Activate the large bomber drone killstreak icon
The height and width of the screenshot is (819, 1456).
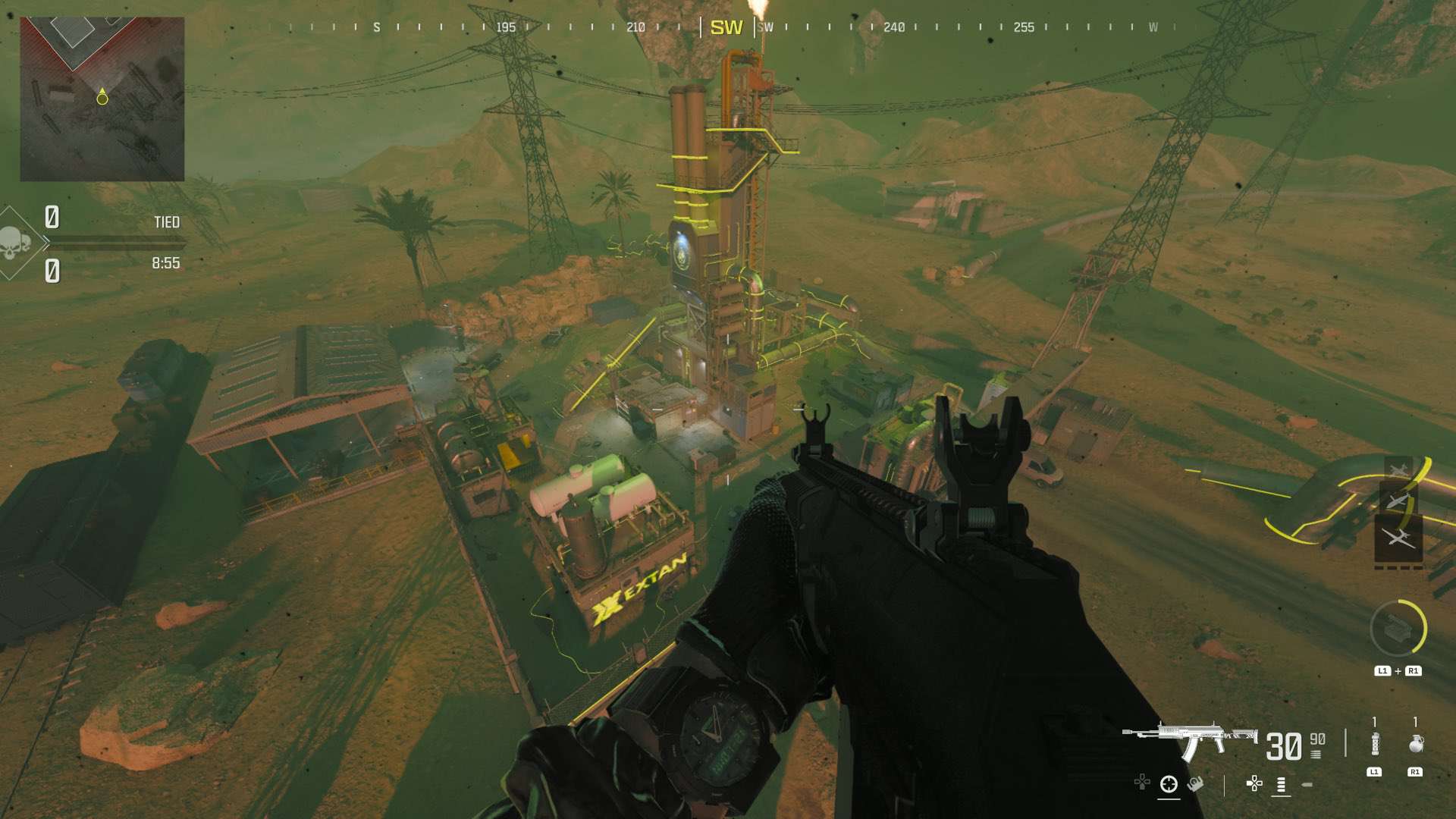click(x=1399, y=536)
